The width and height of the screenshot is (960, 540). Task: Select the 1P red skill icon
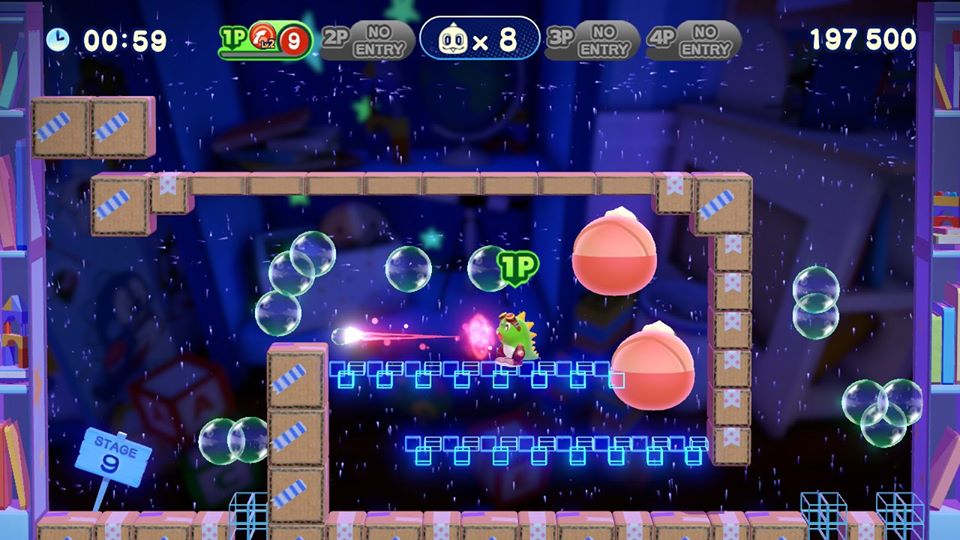[263, 40]
